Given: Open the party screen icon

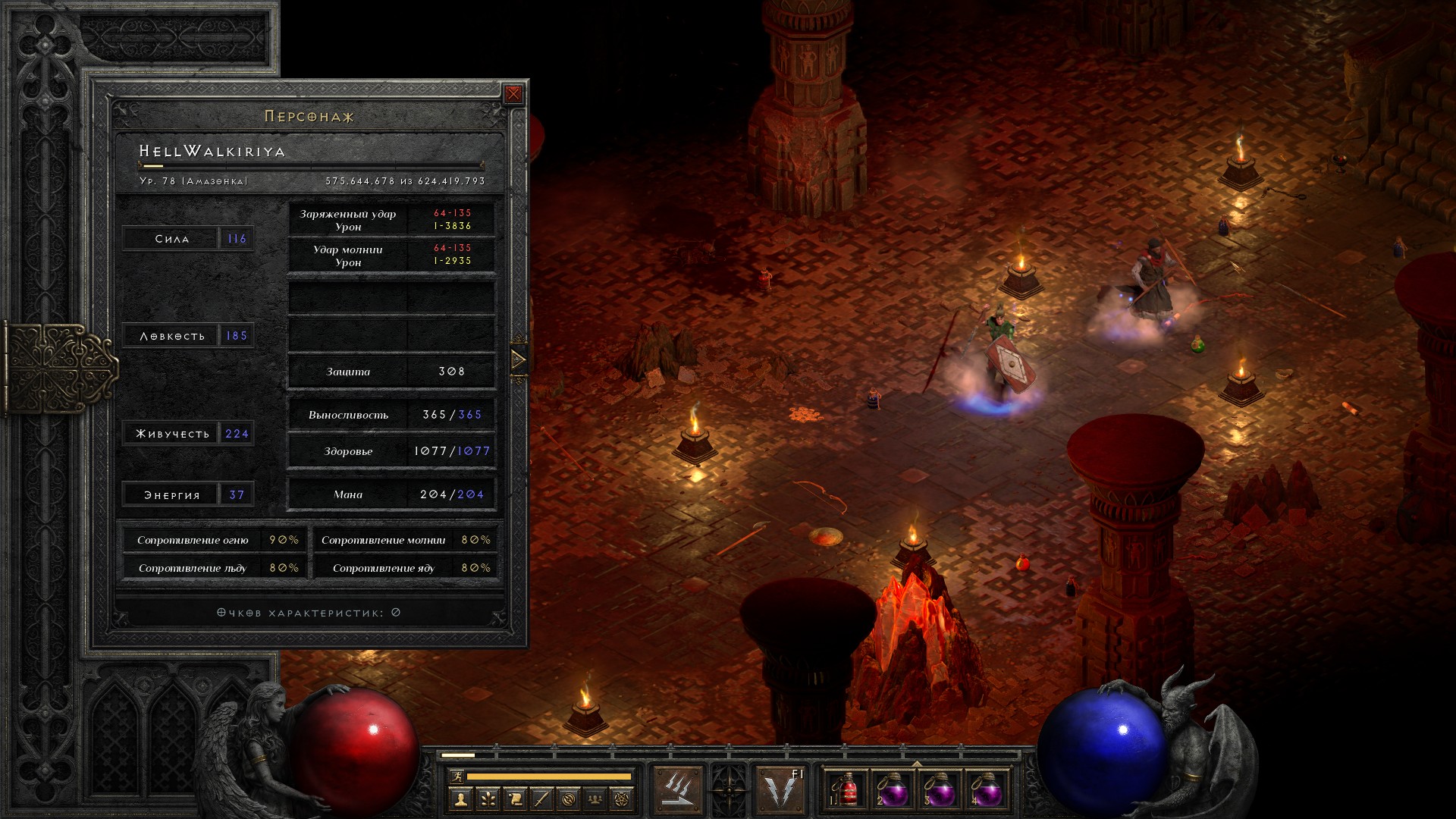Looking at the screenshot, I should pos(596,799).
